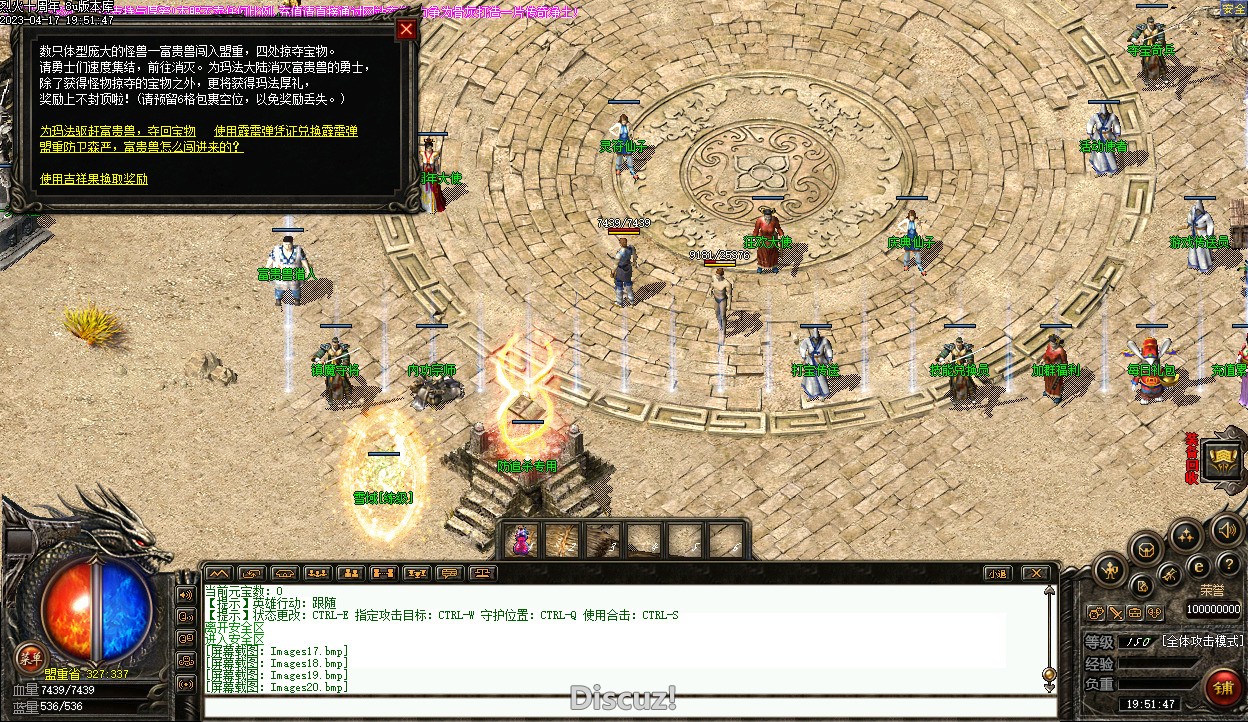Click the 小退 logout button
1248x722 pixels.
(x=996, y=573)
